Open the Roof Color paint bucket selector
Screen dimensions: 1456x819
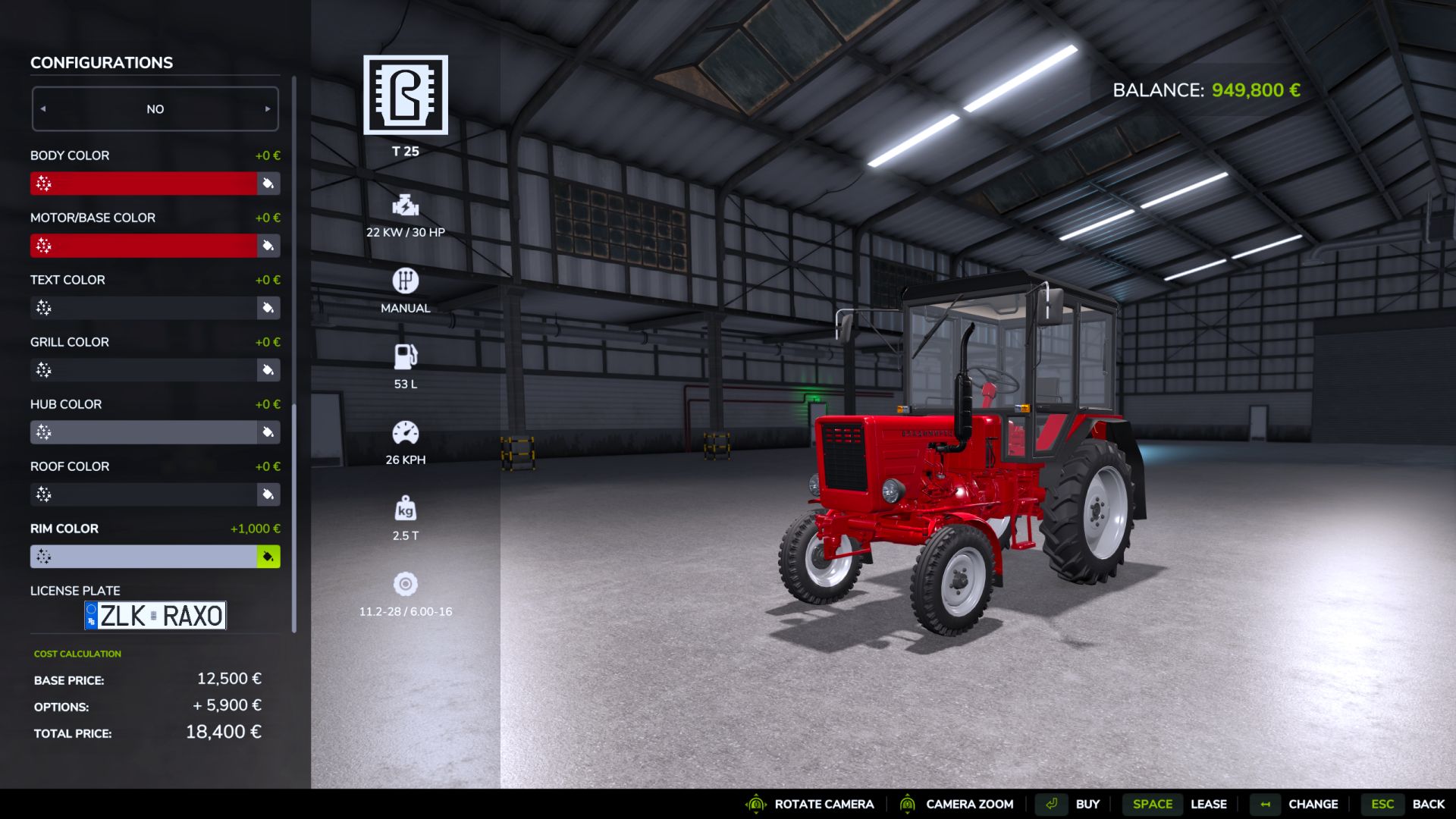click(x=268, y=494)
